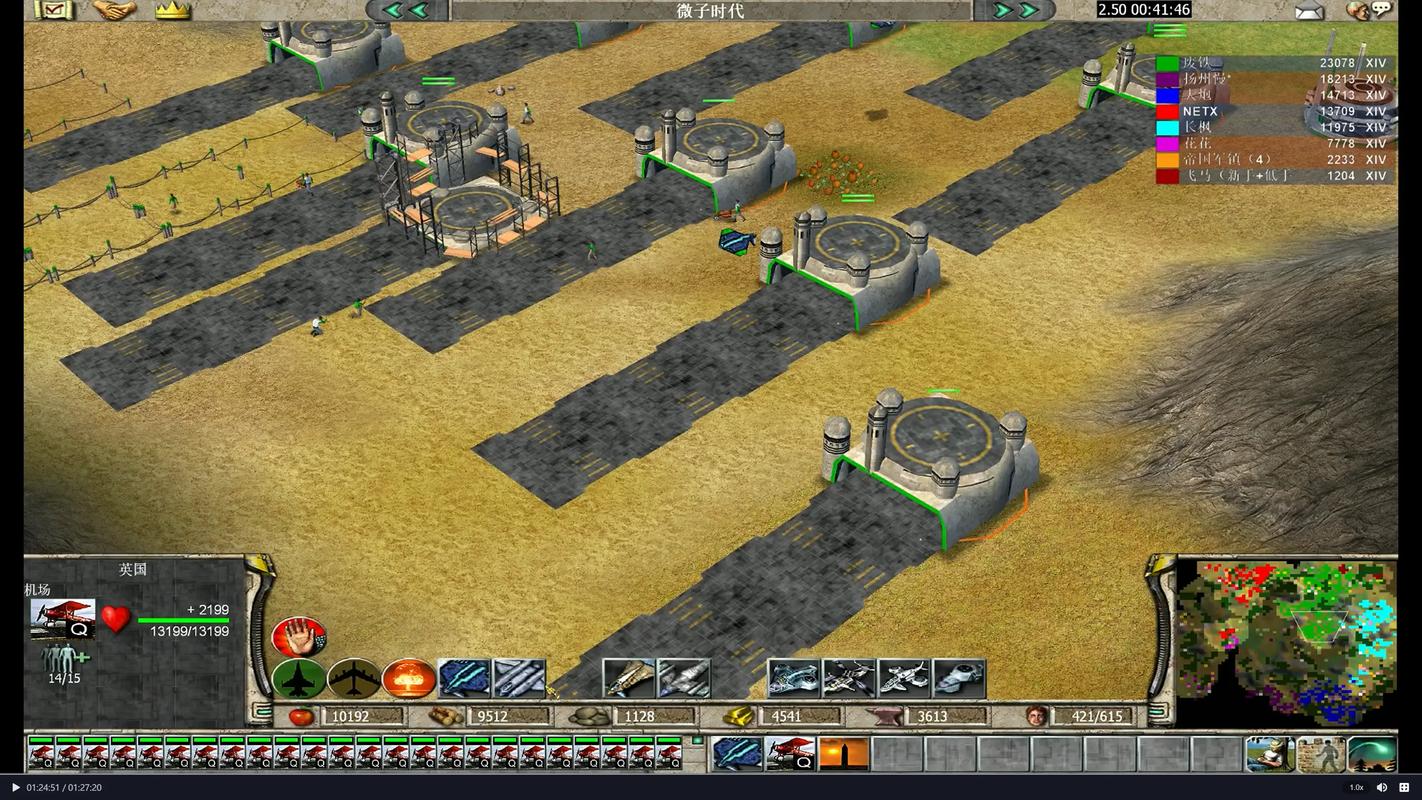The height and width of the screenshot is (800, 1422).
Task: Open the handshake diplomacy icon
Action: click(x=114, y=11)
